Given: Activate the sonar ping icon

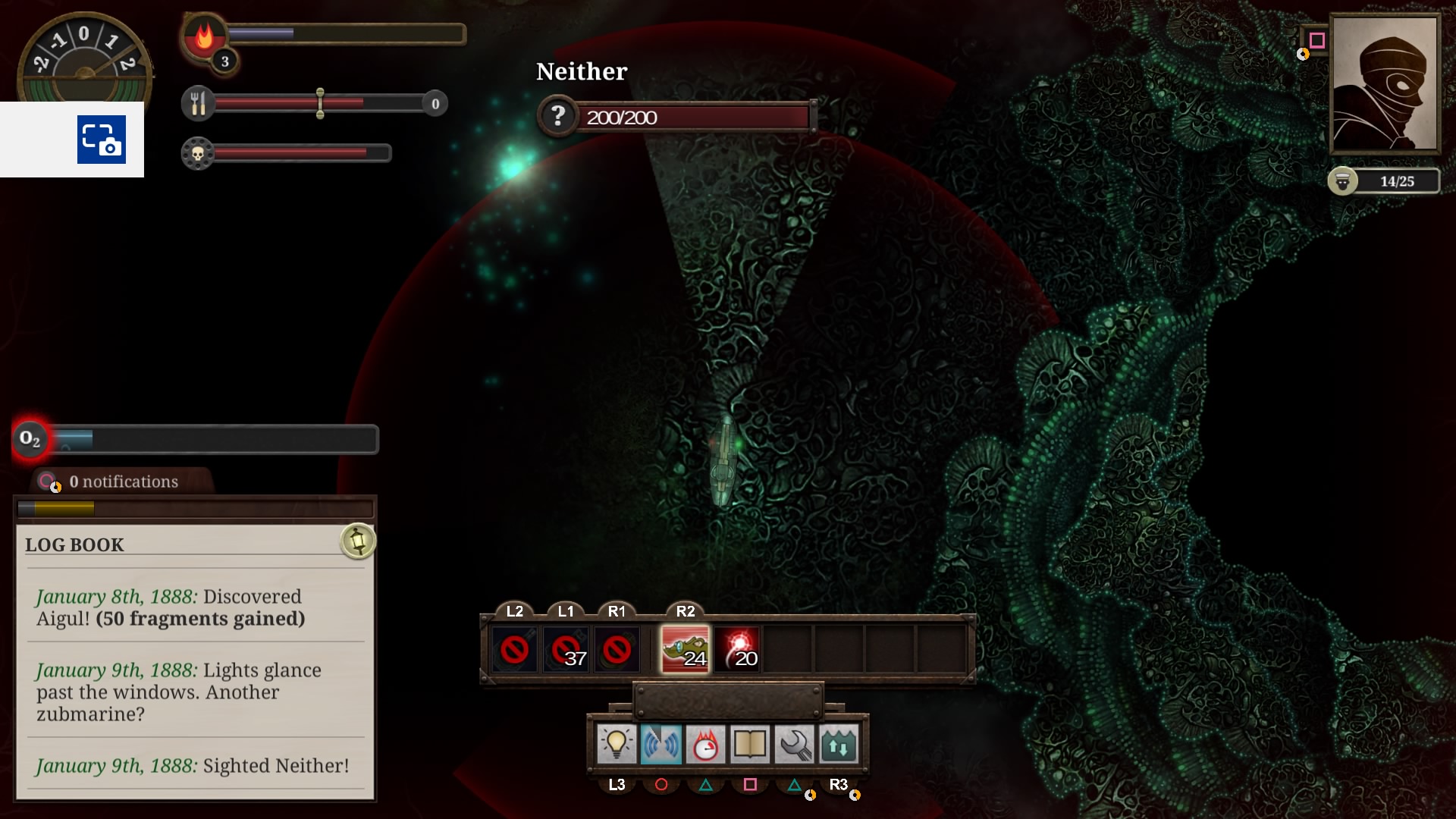Looking at the screenshot, I should (662, 744).
